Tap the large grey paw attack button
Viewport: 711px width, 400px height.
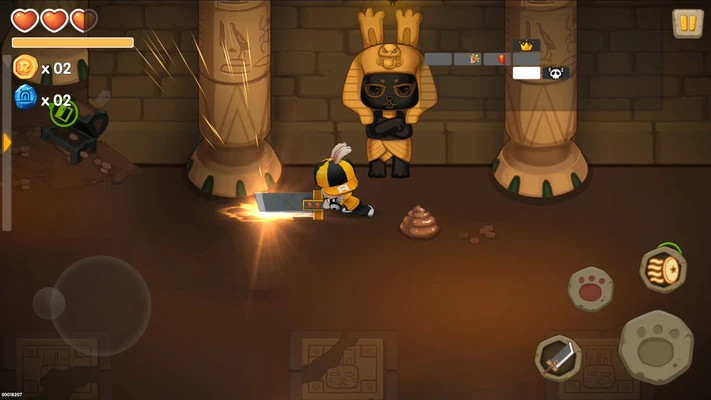pos(656,346)
